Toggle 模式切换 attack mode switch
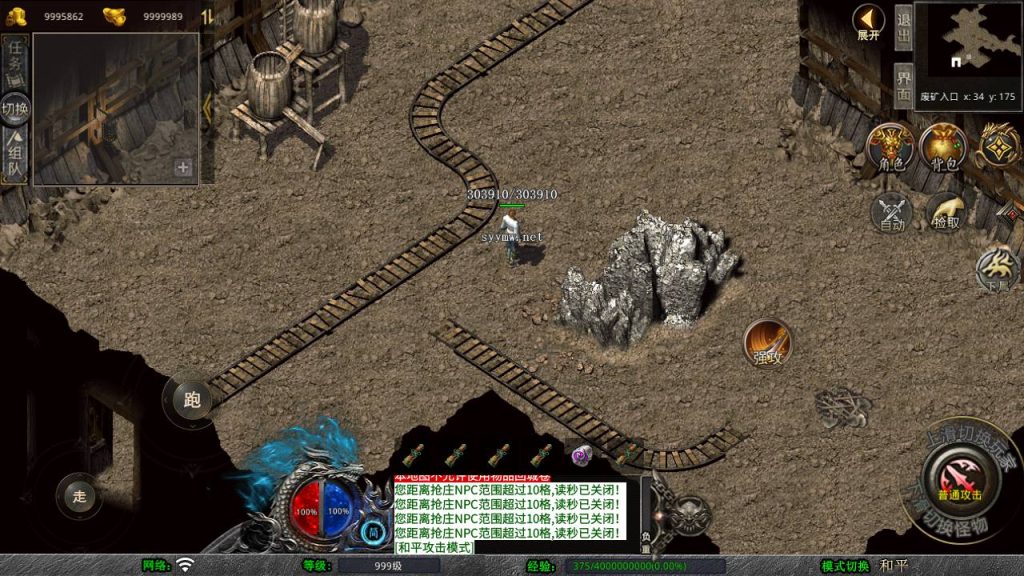The height and width of the screenshot is (576, 1024). point(845,566)
